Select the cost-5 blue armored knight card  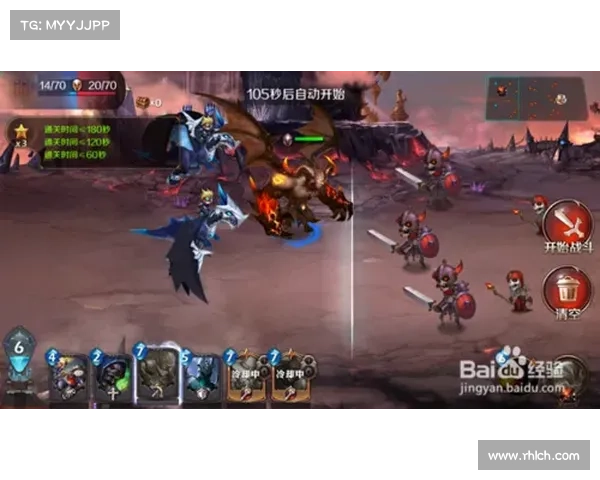tap(201, 377)
